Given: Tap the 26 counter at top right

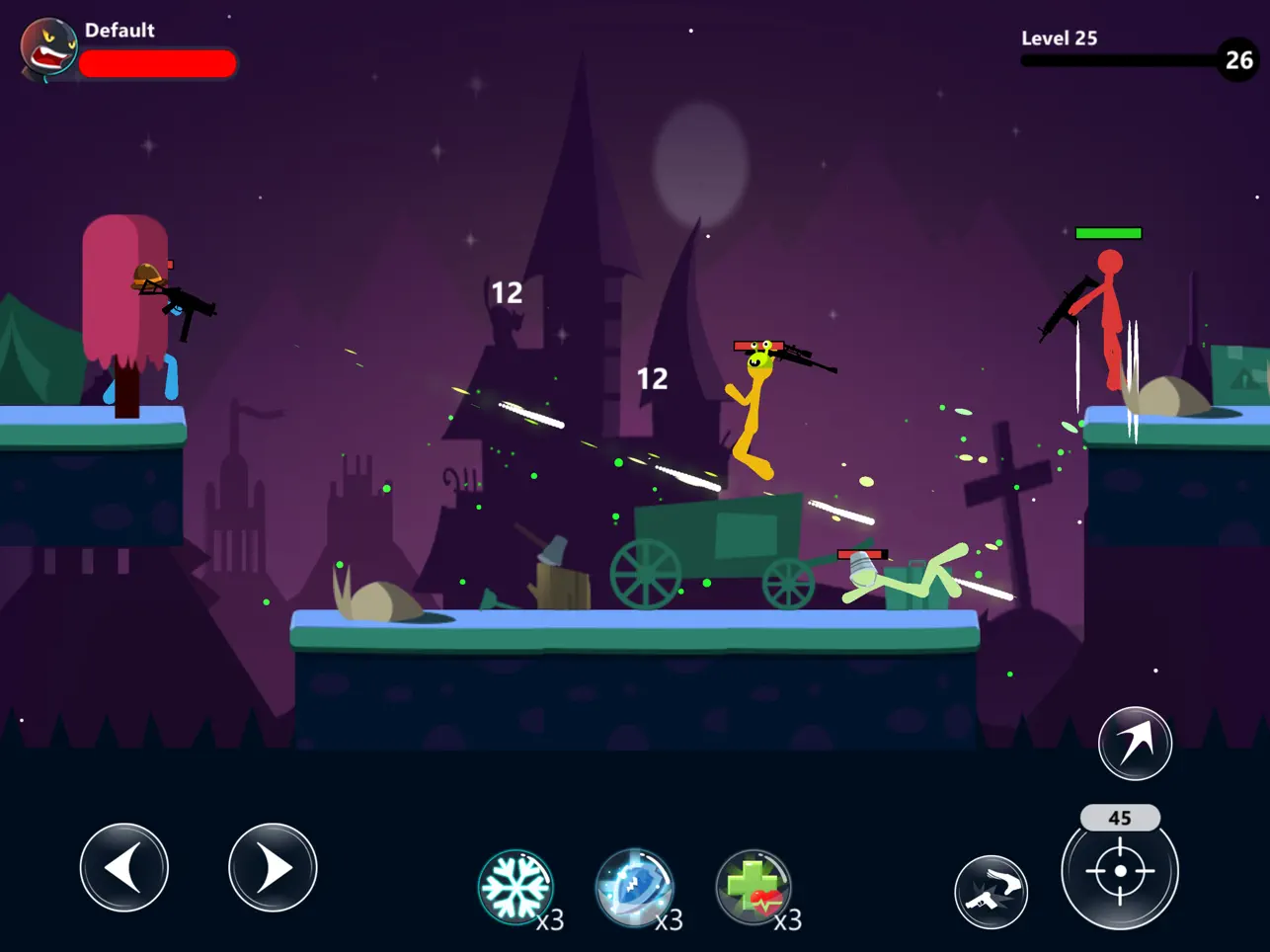Looking at the screenshot, I should point(1238,61).
